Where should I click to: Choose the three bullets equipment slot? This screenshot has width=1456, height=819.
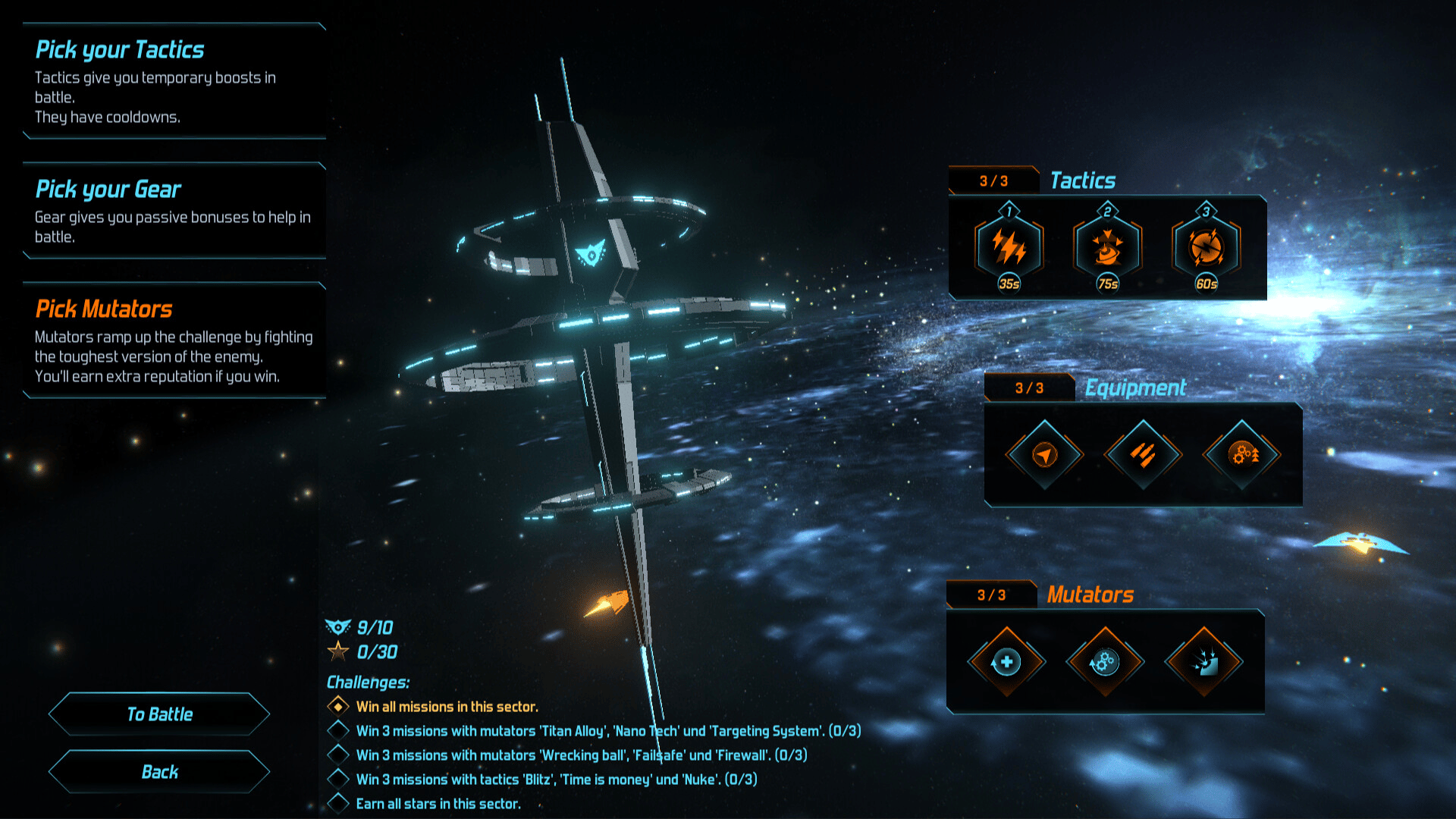[1143, 454]
